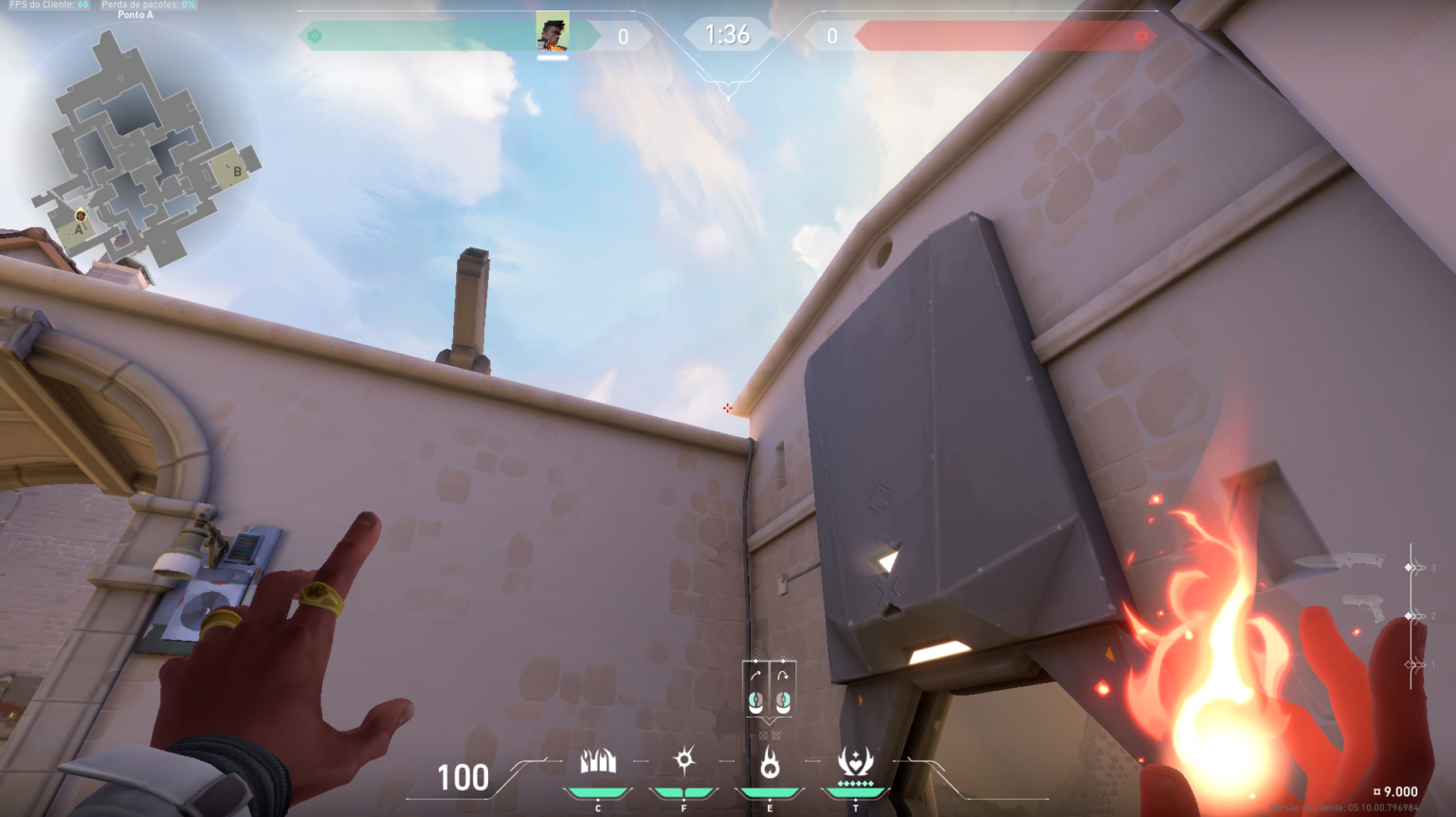Equip the pistol sidearm slot

(1364, 608)
